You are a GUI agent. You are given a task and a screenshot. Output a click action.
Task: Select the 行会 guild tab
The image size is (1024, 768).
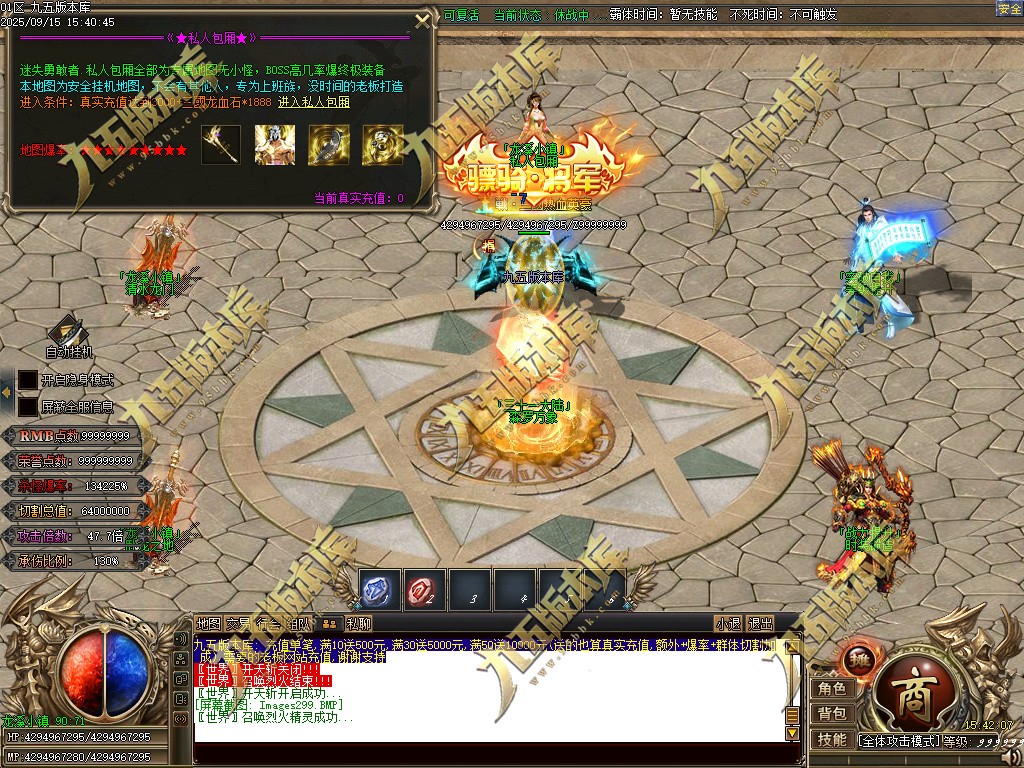269,624
